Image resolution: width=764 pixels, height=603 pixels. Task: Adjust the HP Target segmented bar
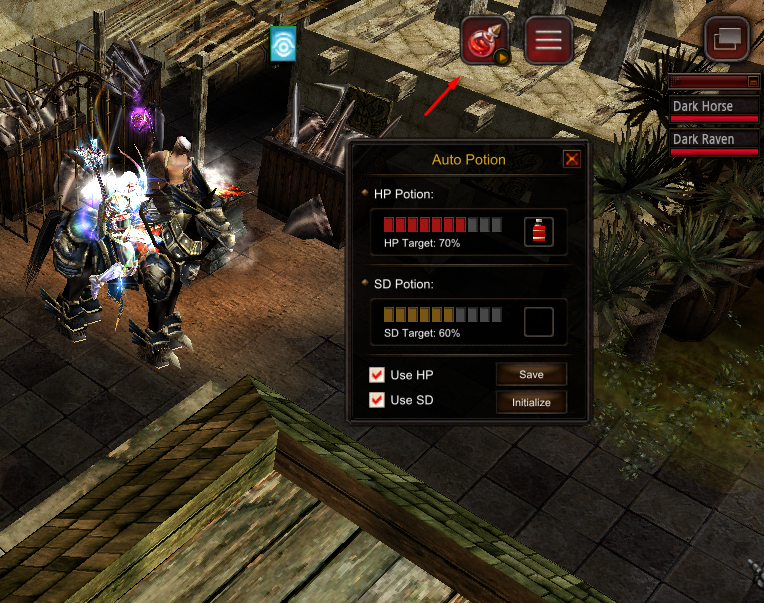(x=442, y=224)
